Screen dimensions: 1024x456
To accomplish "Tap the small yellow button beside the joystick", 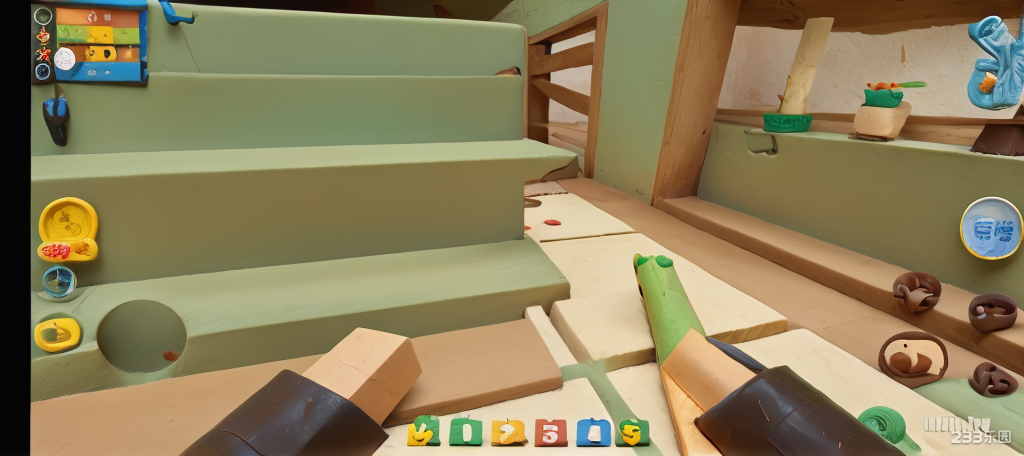I will (58, 333).
